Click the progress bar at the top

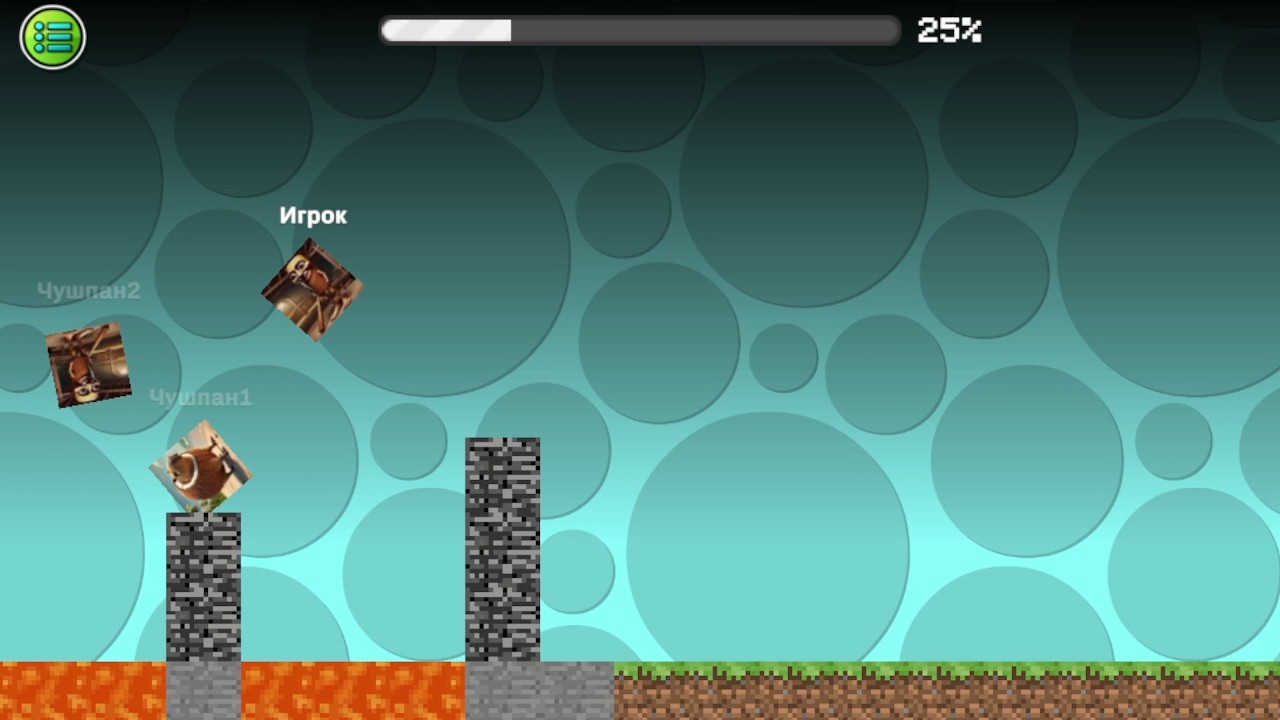click(640, 30)
